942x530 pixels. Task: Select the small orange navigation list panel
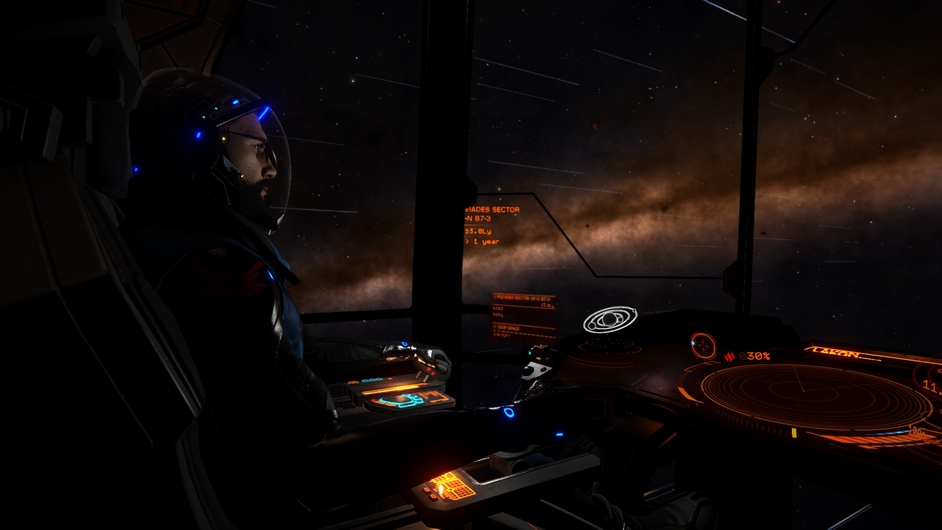(523, 316)
